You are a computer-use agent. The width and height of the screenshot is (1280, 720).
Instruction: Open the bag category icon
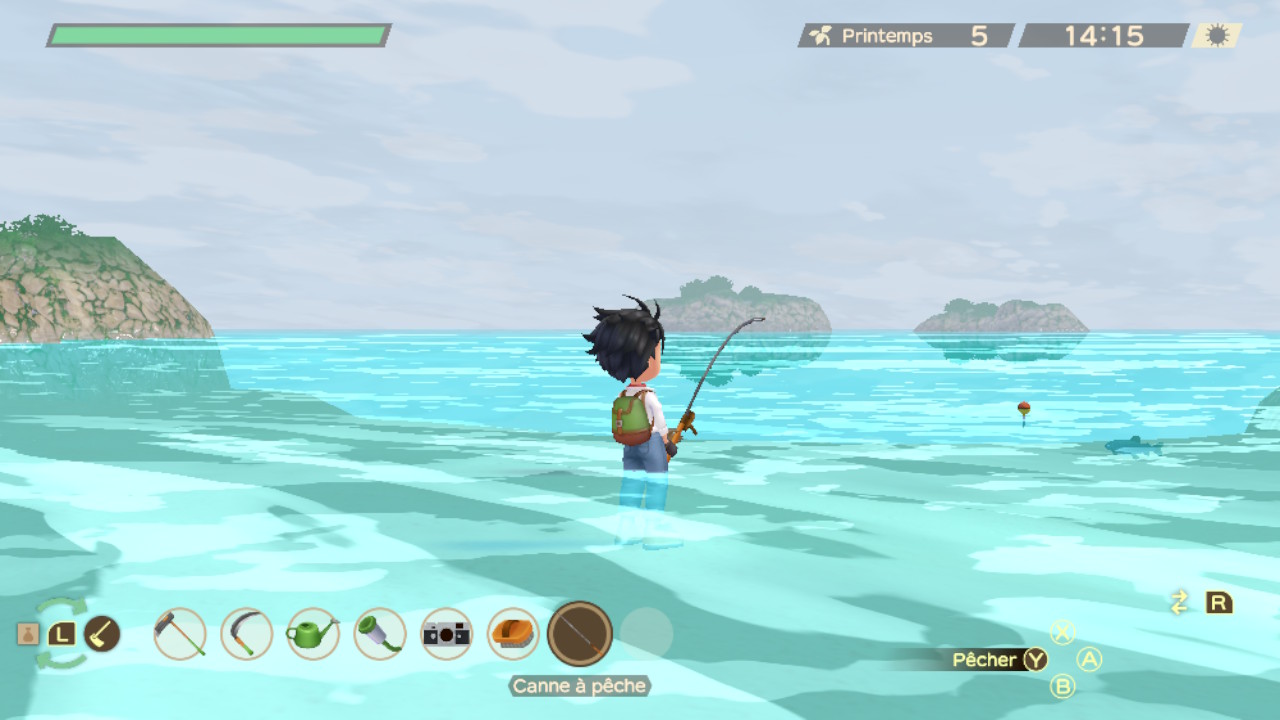(28, 634)
